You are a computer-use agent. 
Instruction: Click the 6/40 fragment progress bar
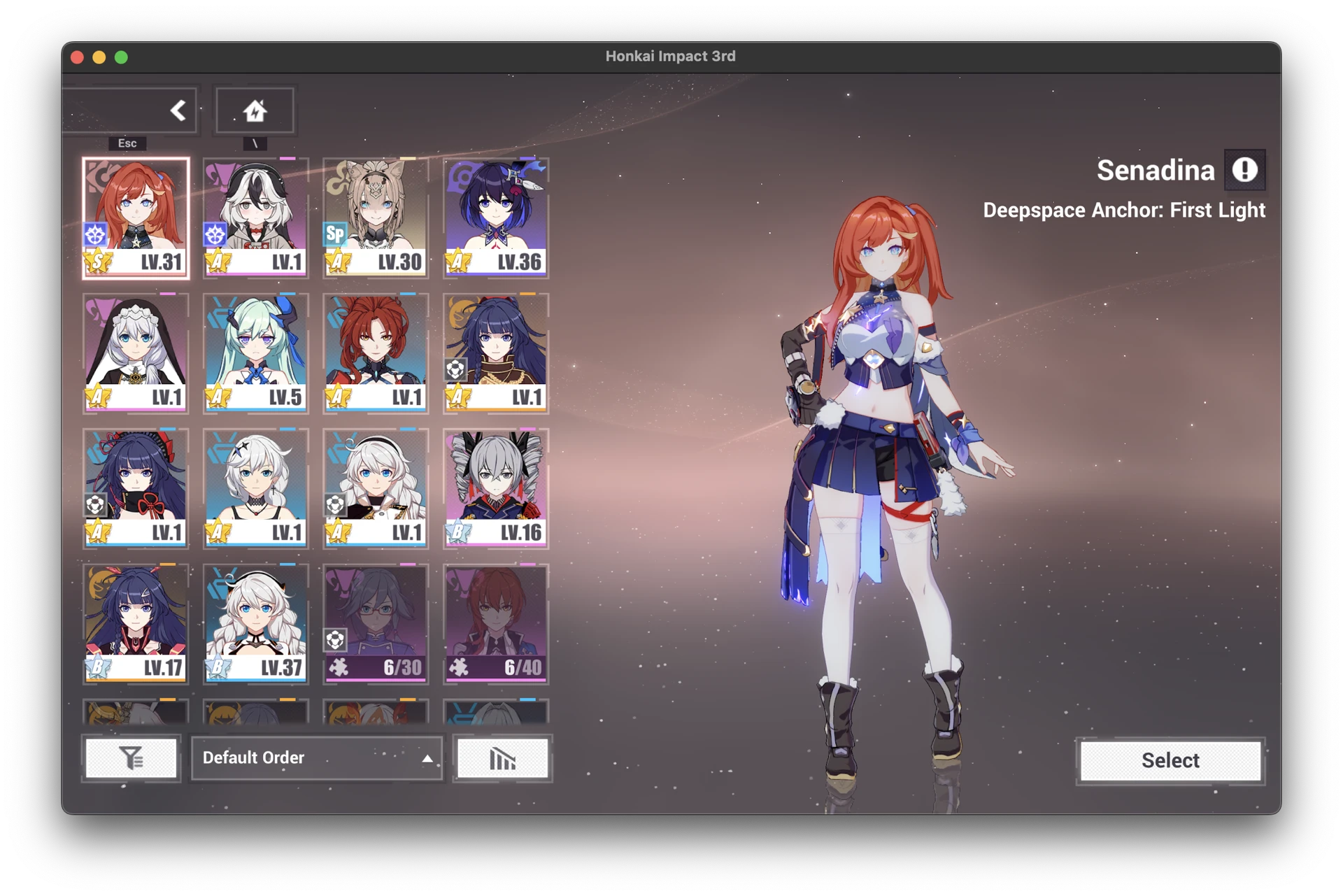[496, 668]
